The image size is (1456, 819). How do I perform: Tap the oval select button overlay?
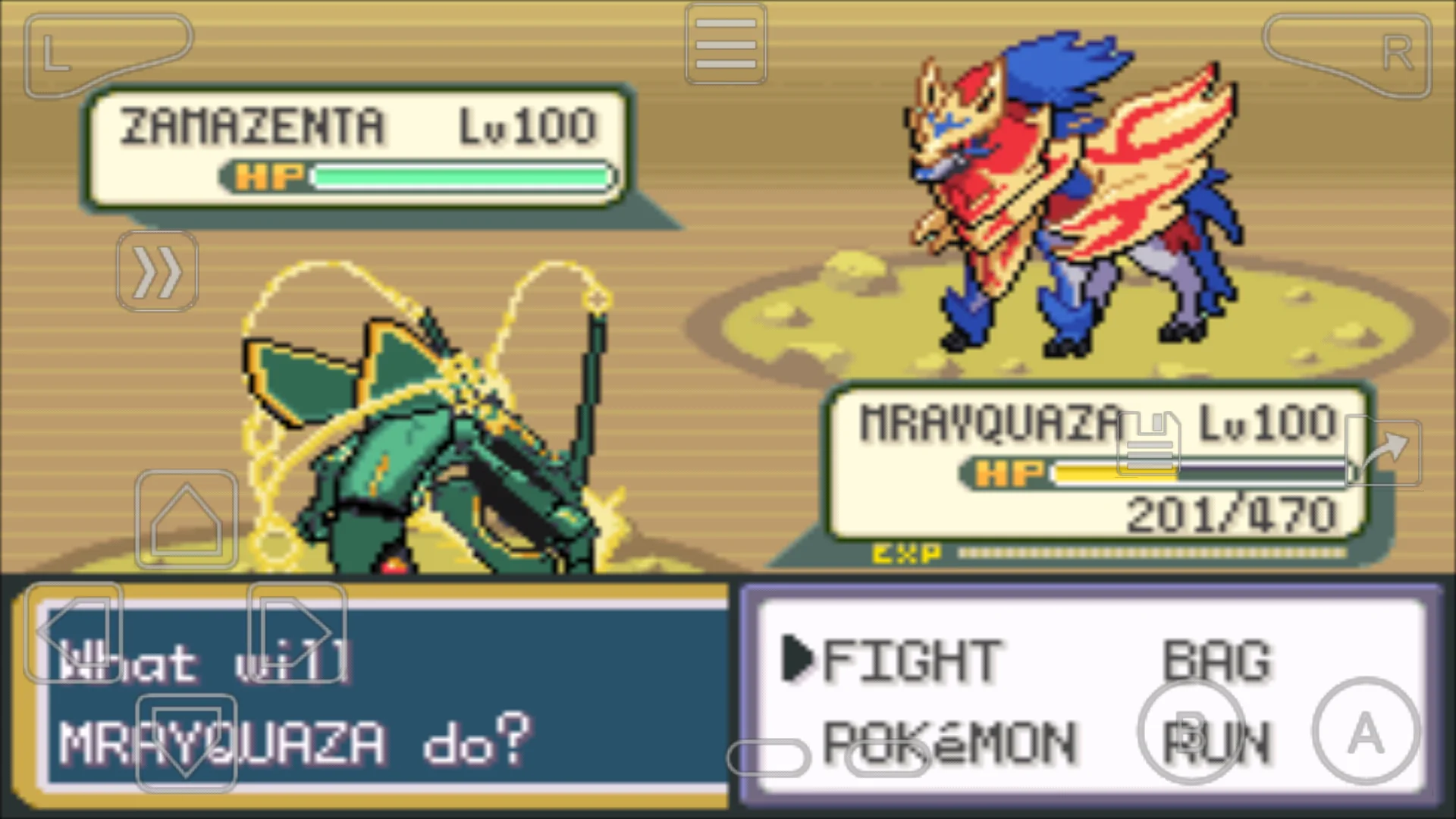coord(767,758)
